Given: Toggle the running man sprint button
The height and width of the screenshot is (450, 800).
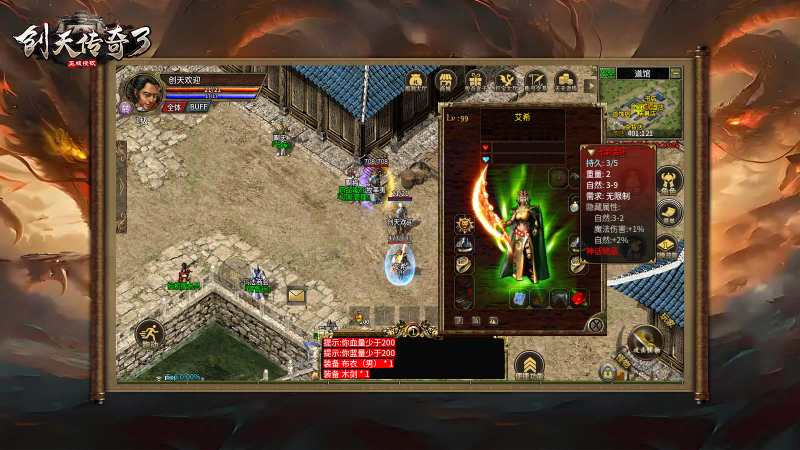Looking at the screenshot, I should pyautogui.click(x=150, y=334).
